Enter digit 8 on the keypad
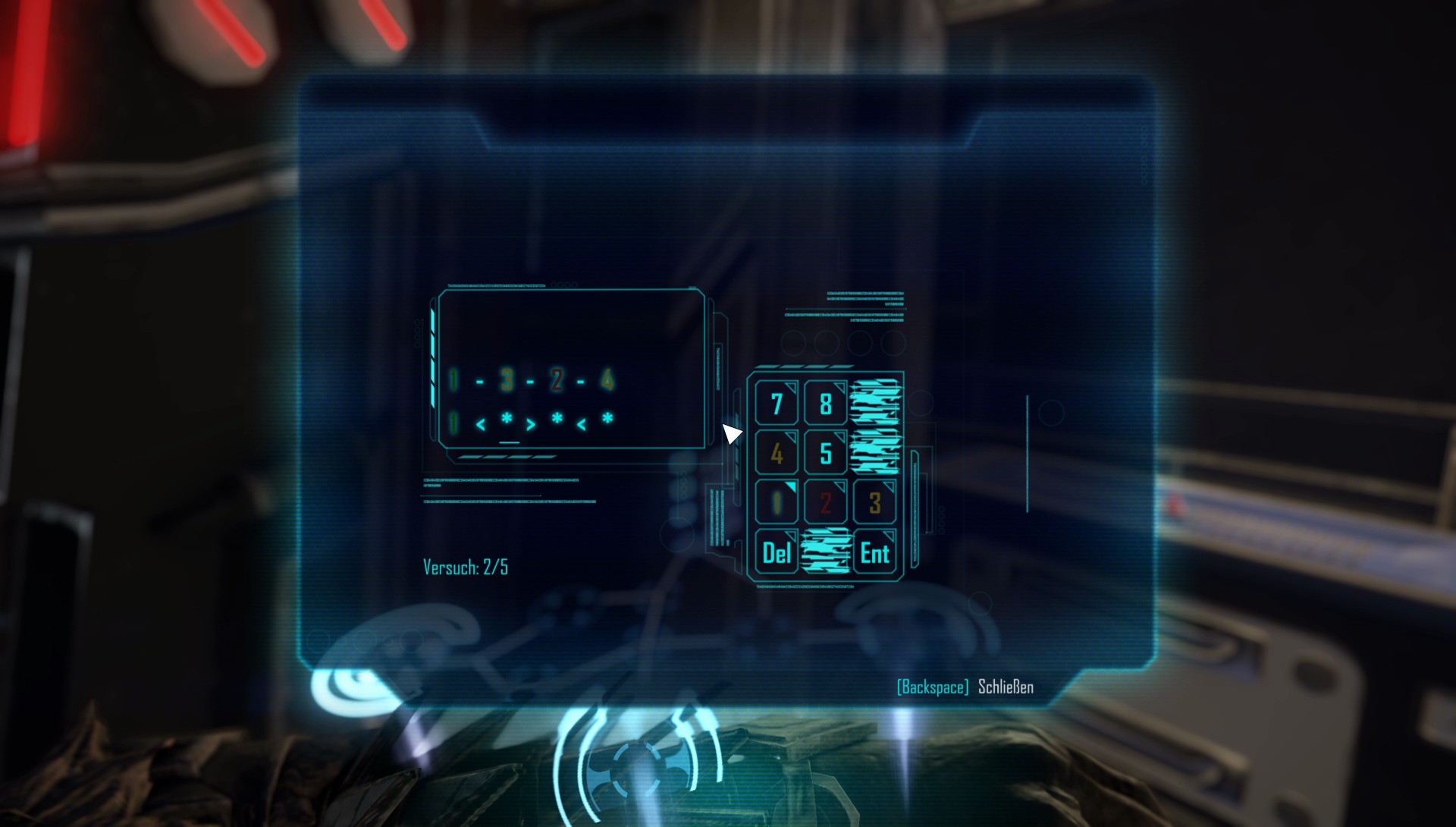1456x827 pixels. tap(826, 404)
